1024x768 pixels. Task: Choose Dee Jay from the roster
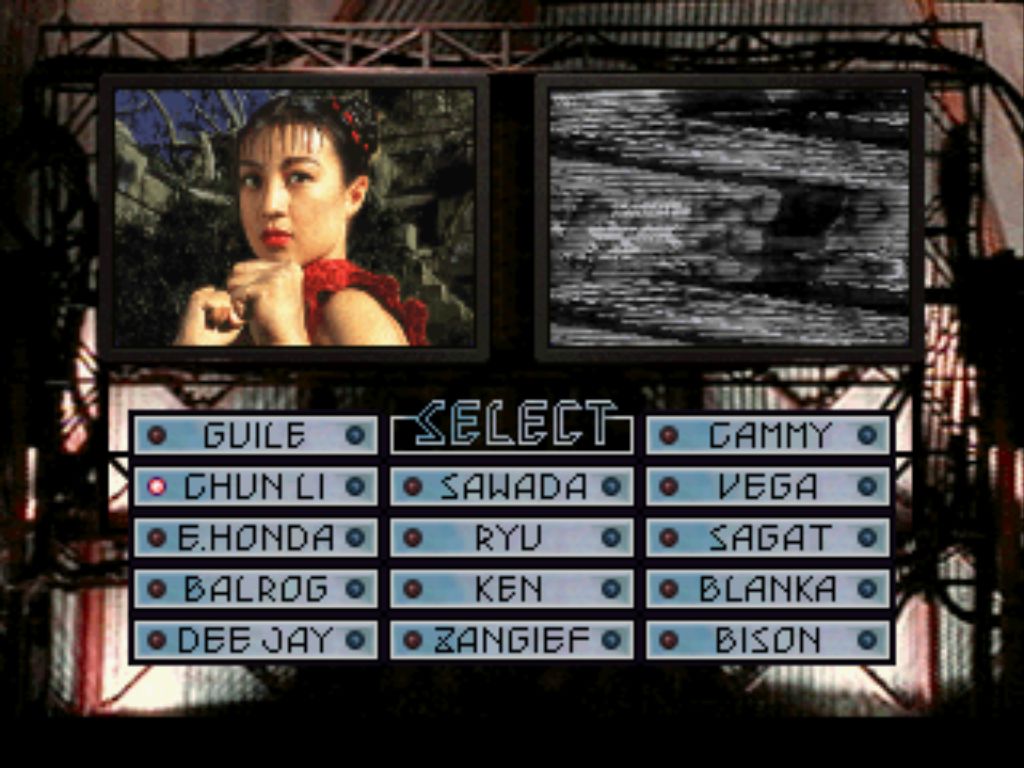click(255, 640)
